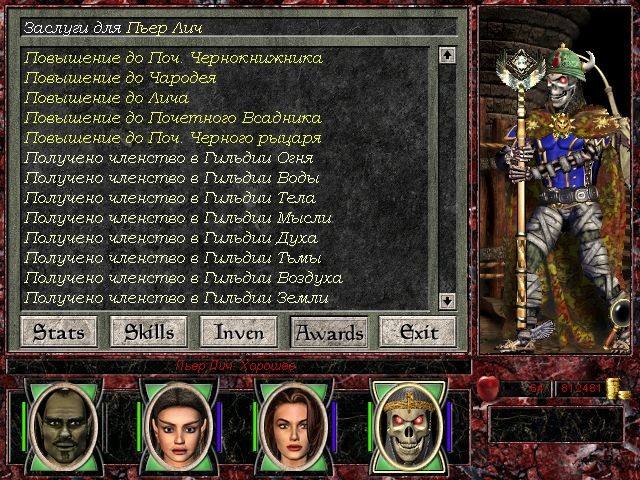
Task: Switch to the Skills tab
Action: pos(143,331)
